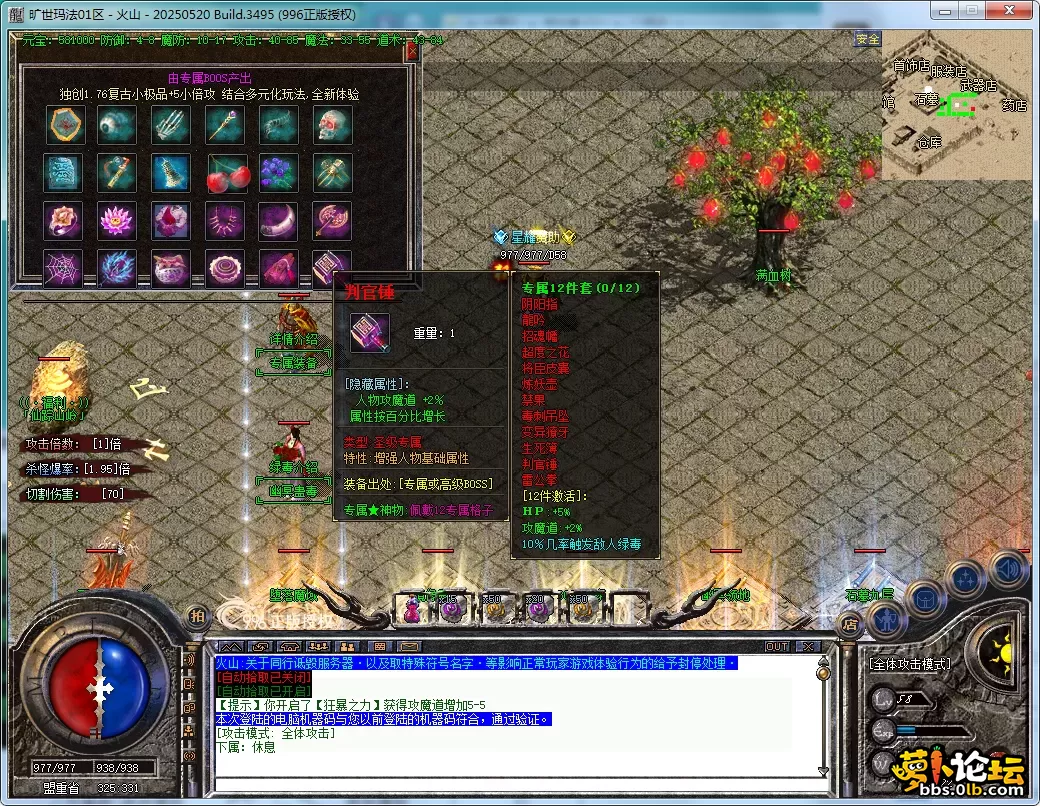Open the shop 店 round button
This screenshot has width=1040, height=806.
click(x=850, y=626)
